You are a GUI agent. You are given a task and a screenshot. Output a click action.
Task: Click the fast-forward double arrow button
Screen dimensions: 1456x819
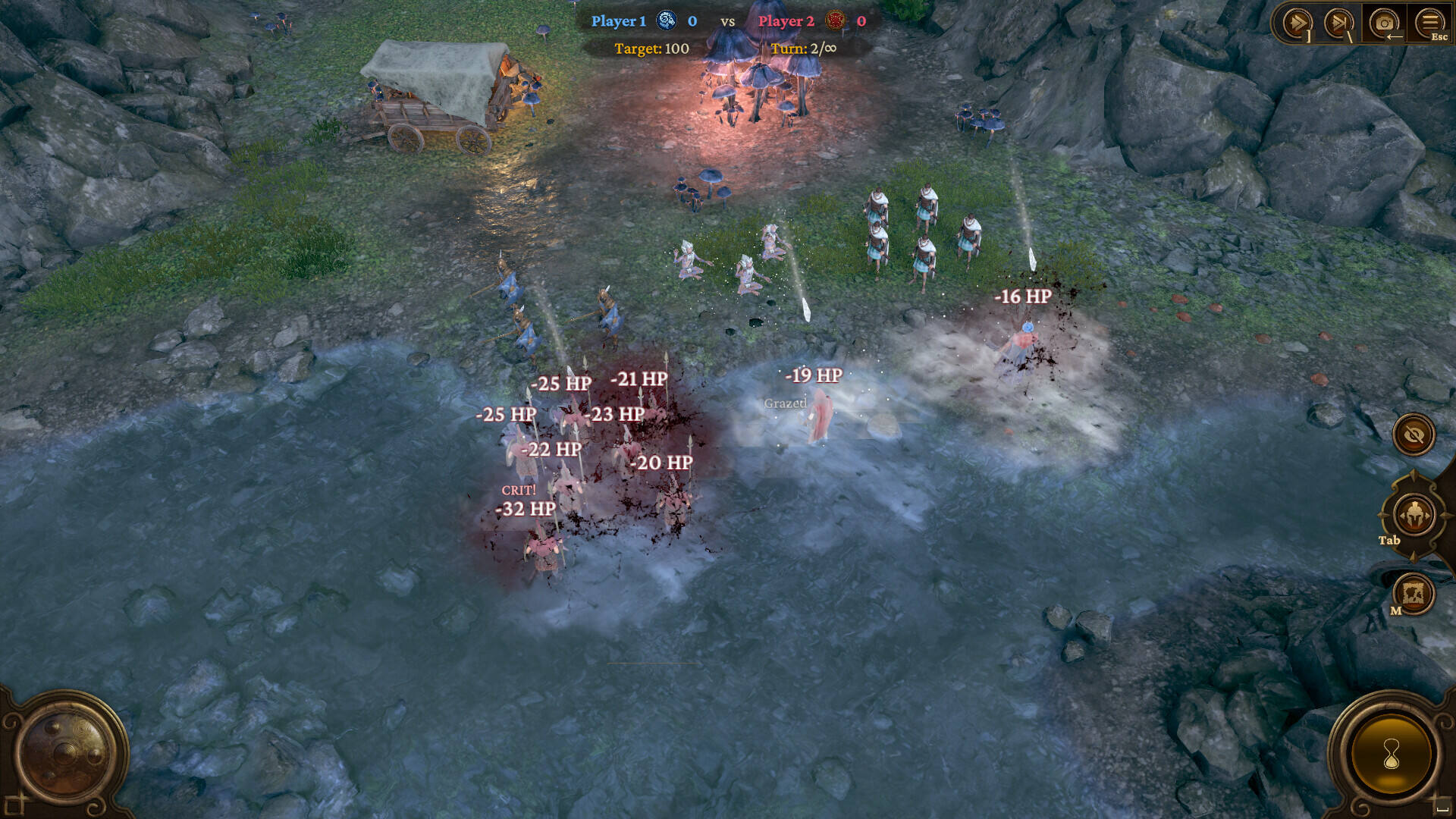tap(1296, 23)
